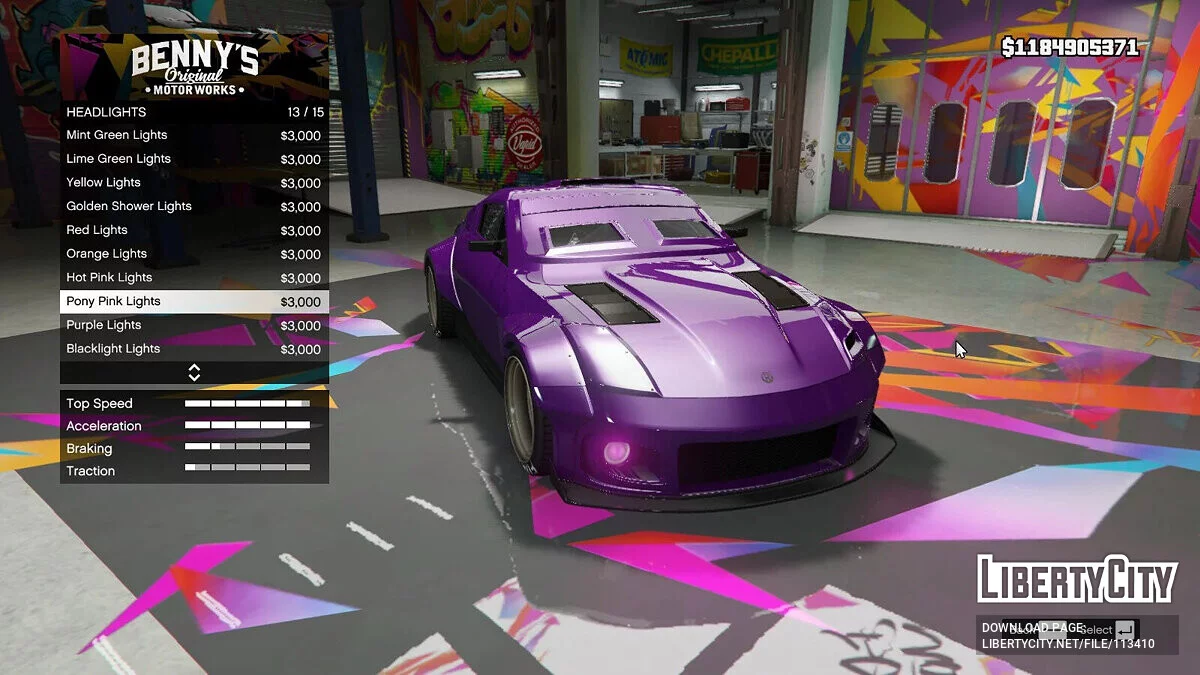Pick the Yellow Lights entry
This screenshot has width=1200, height=675.
(x=194, y=183)
